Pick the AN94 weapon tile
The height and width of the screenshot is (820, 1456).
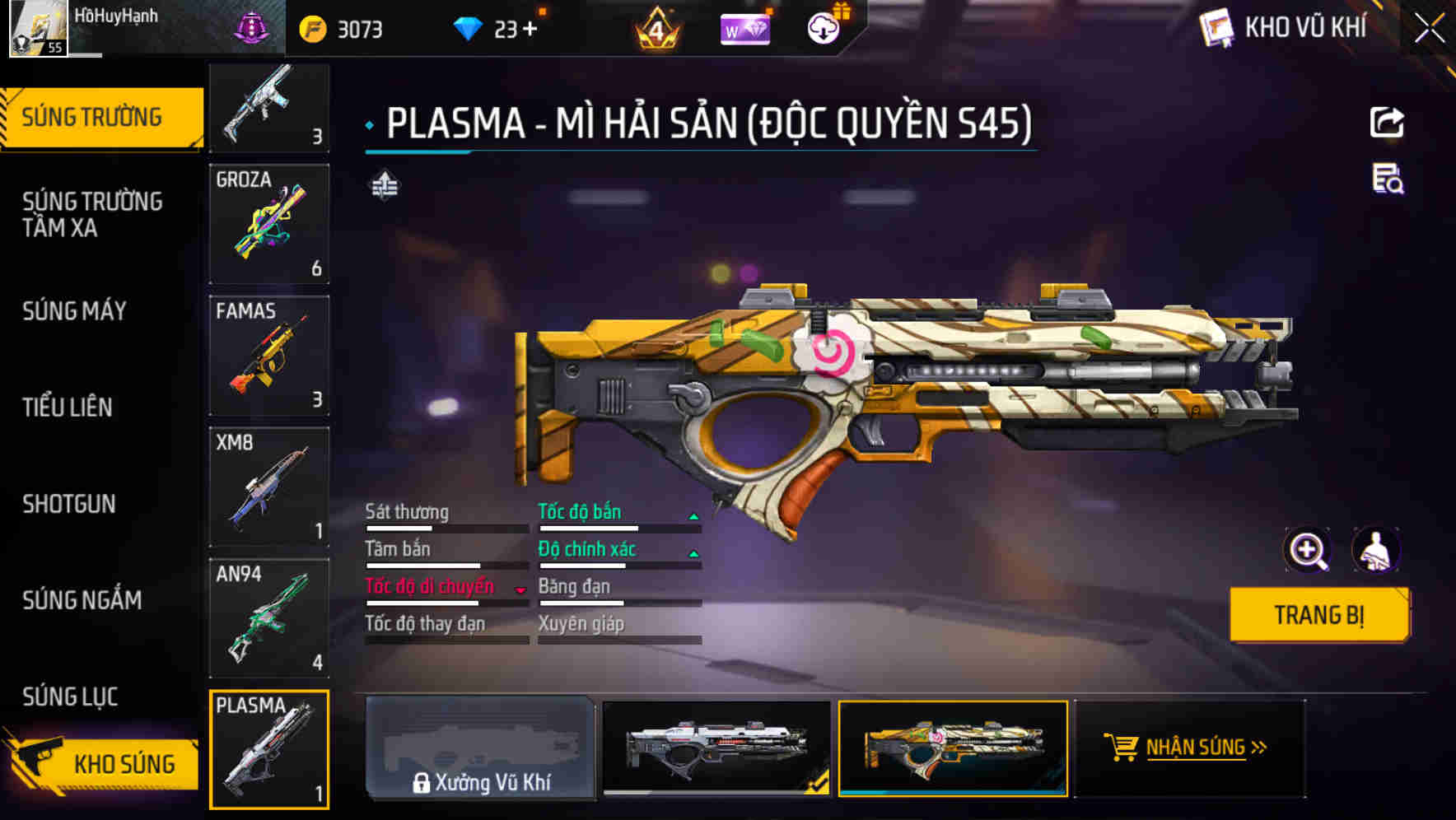pos(269,617)
